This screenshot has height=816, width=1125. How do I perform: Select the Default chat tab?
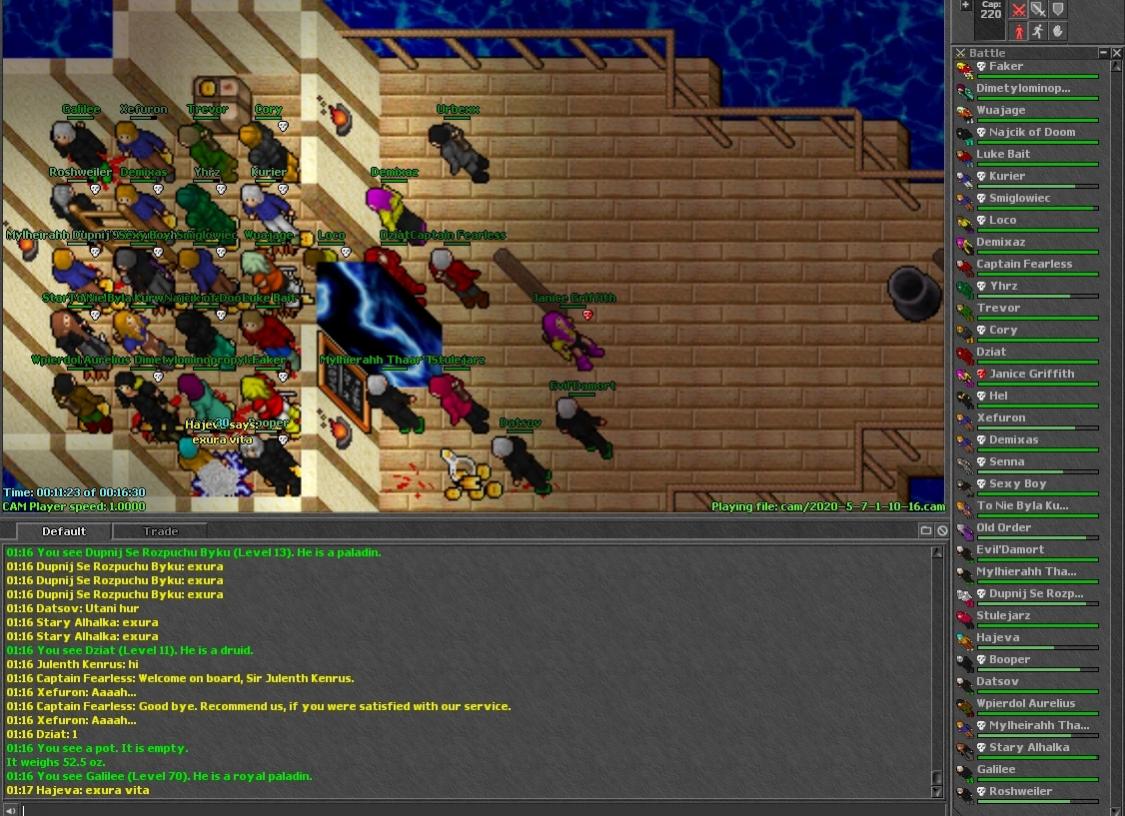pyautogui.click(x=64, y=531)
